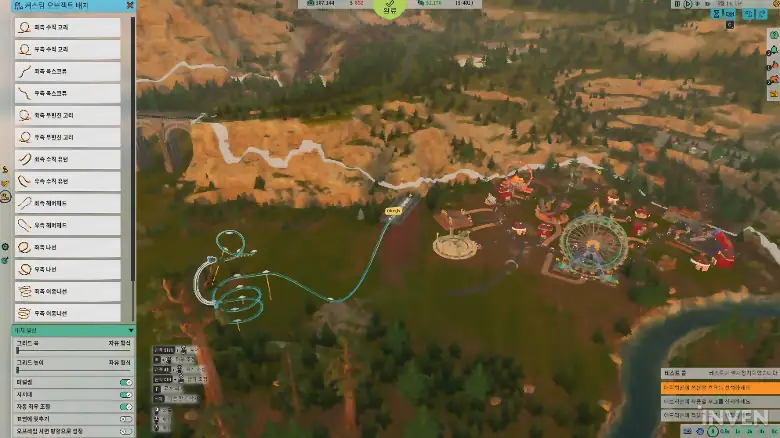Toggle the tunneling option off
This screenshot has height=438, width=780.
pos(126,382)
